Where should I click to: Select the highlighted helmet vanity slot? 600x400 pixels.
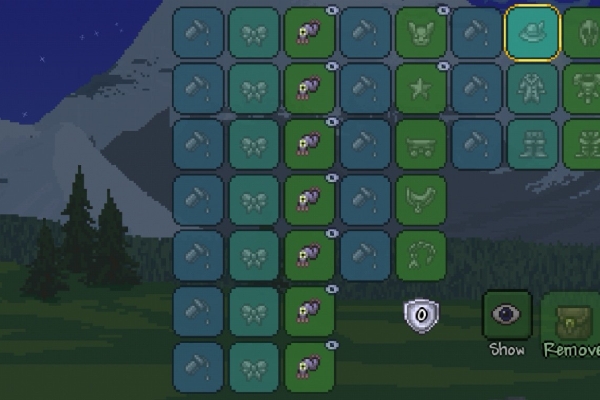coord(532,31)
